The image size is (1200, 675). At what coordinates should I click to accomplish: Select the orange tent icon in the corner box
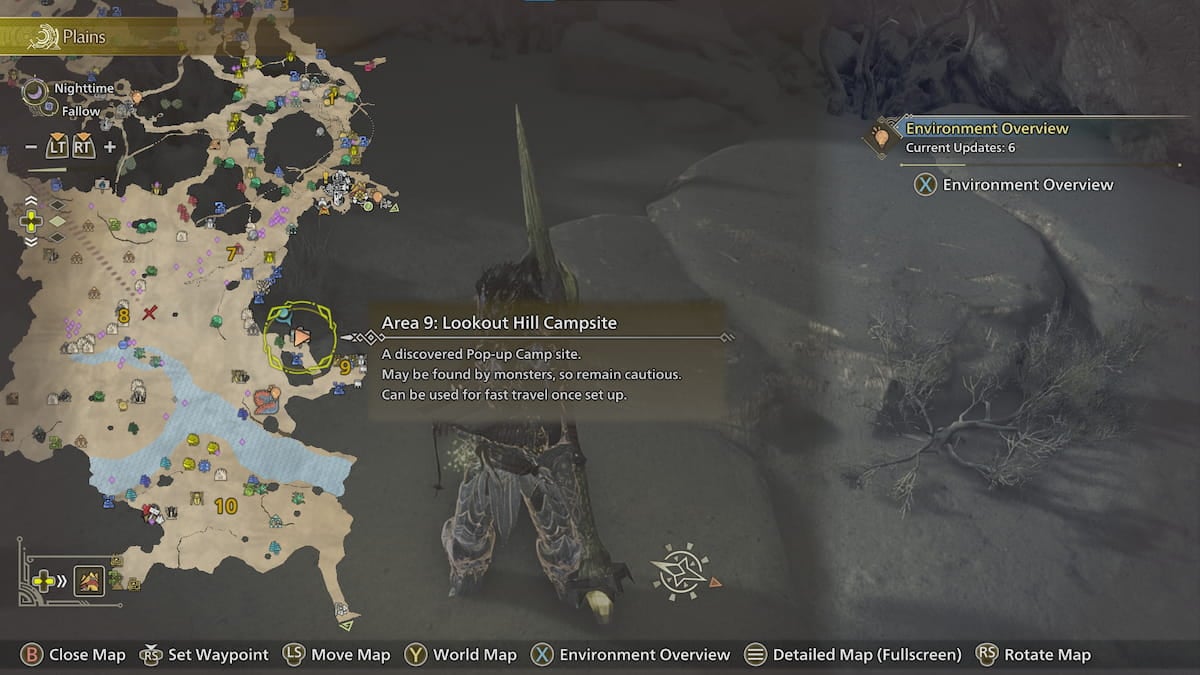pos(89,580)
